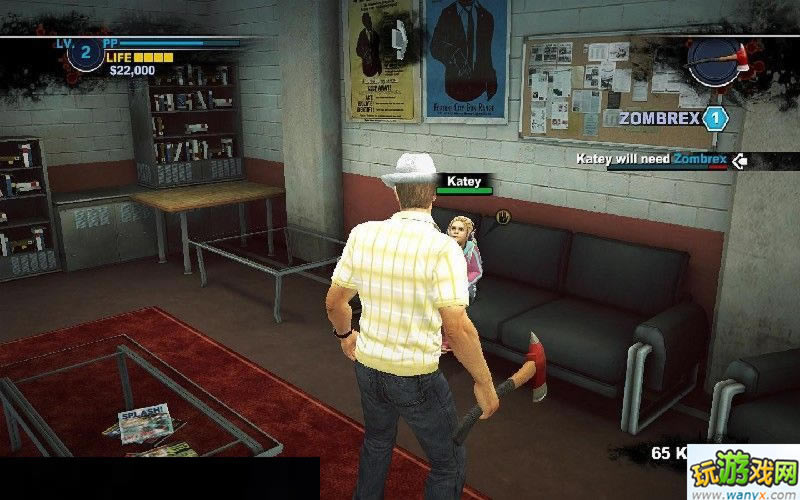Select the Katey name tag

pos(464,181)
